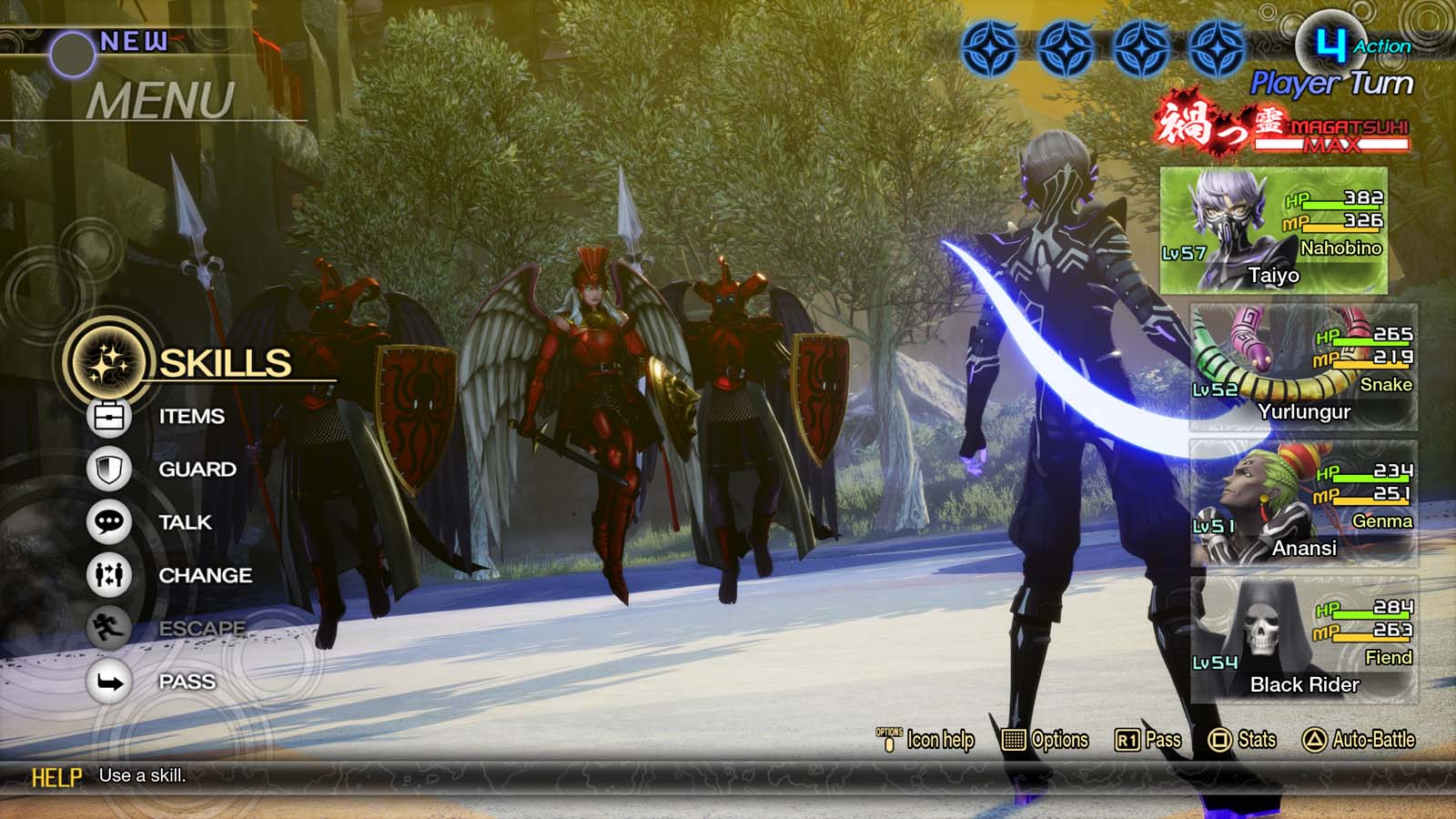Select ITEMS in the command list
1456x819 pixels.
click(191, 417)
